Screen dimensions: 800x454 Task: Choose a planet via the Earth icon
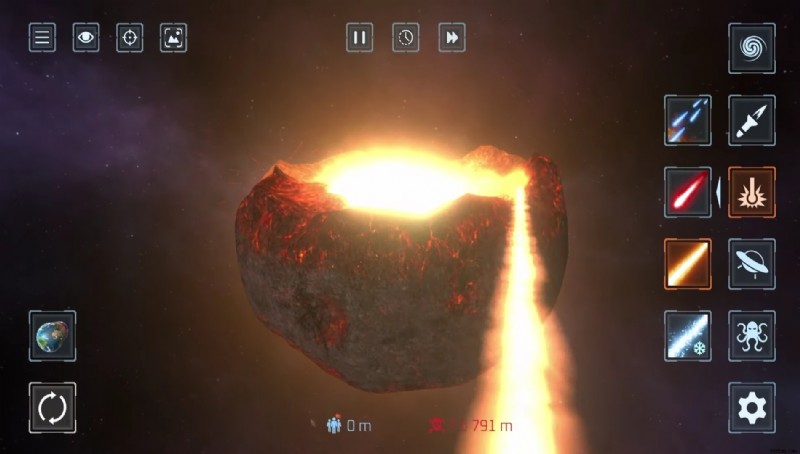pyautogui.click(x=52, y=336)
